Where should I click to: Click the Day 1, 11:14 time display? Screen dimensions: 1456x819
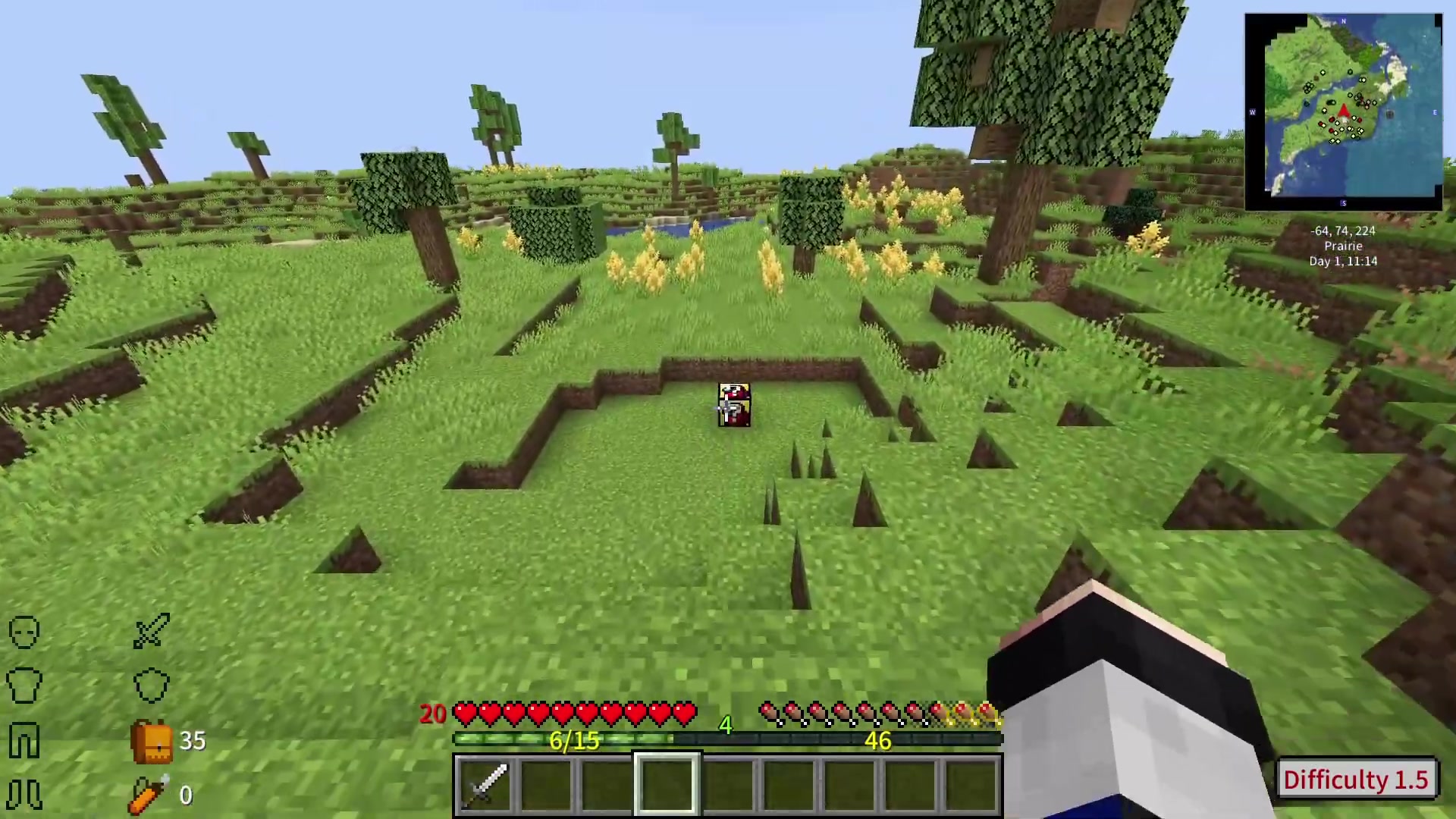coord(1342,261)
